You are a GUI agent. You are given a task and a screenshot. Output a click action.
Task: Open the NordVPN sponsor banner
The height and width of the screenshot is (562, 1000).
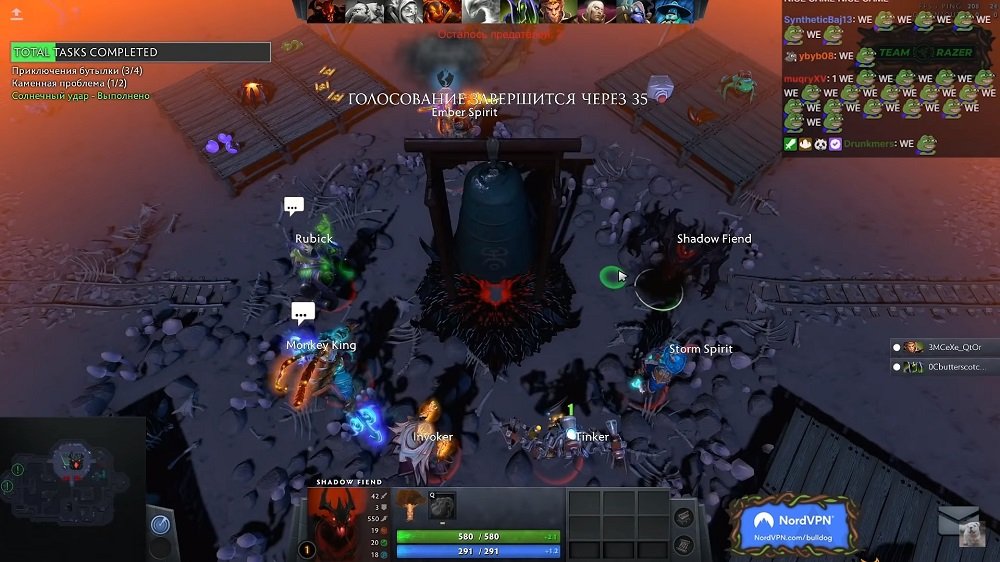(794, 524)
